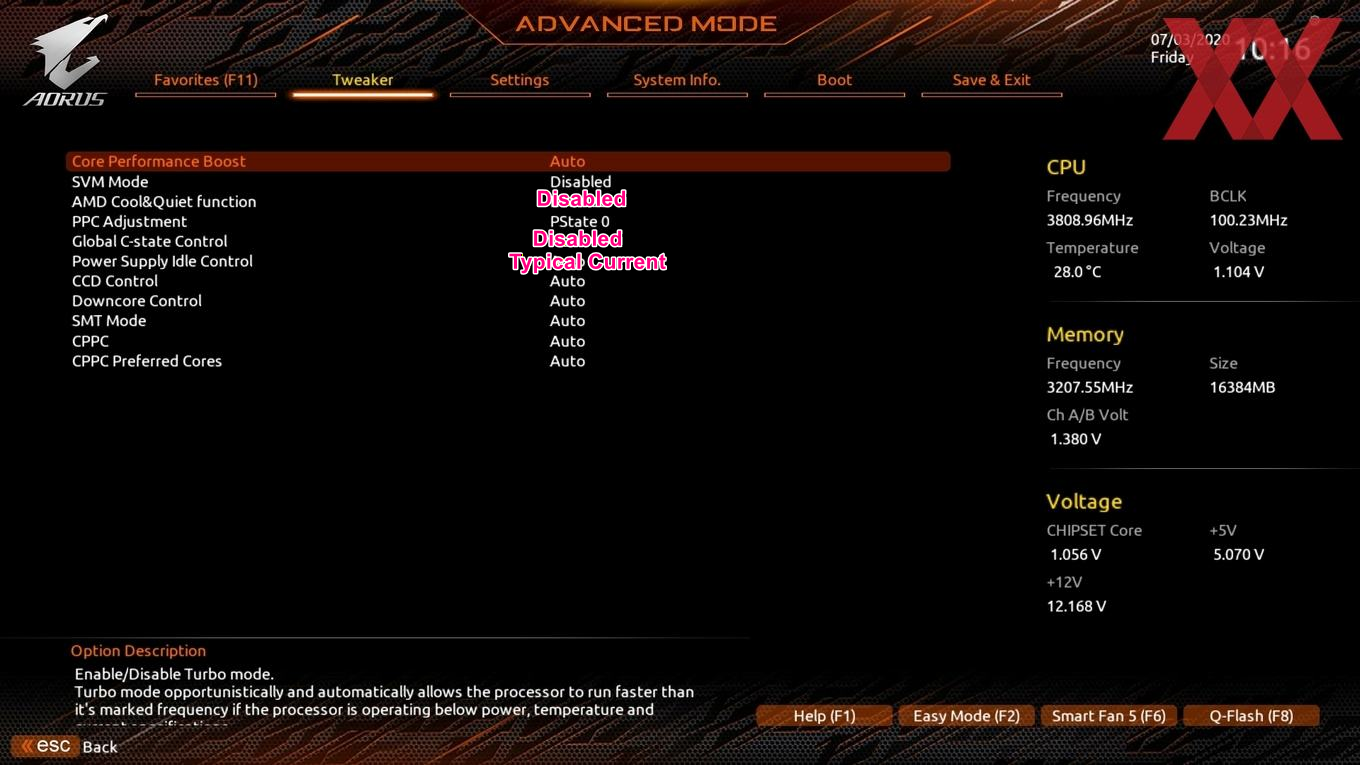Choose the SVM Mode setting
Screen dimensions: 1360x765
(x=110, y=181)
